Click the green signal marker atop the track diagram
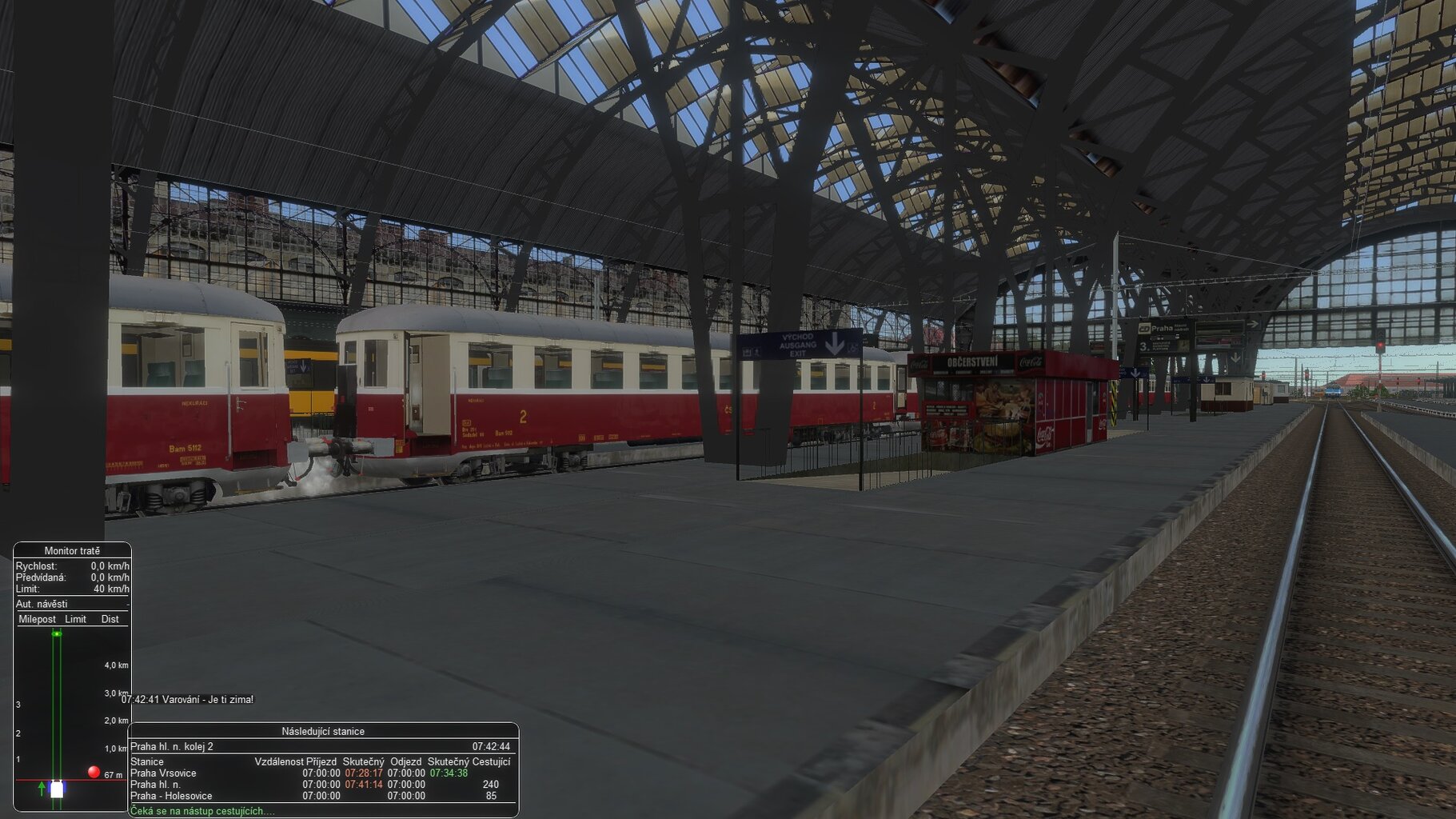The height and width of the screenshot is (819, 1456). 56,633
